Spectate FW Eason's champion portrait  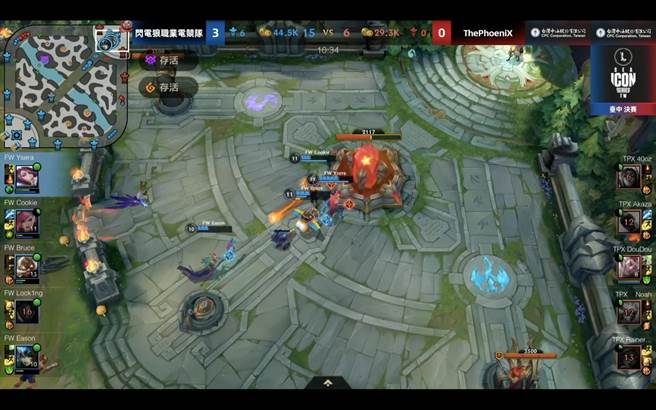28,356
